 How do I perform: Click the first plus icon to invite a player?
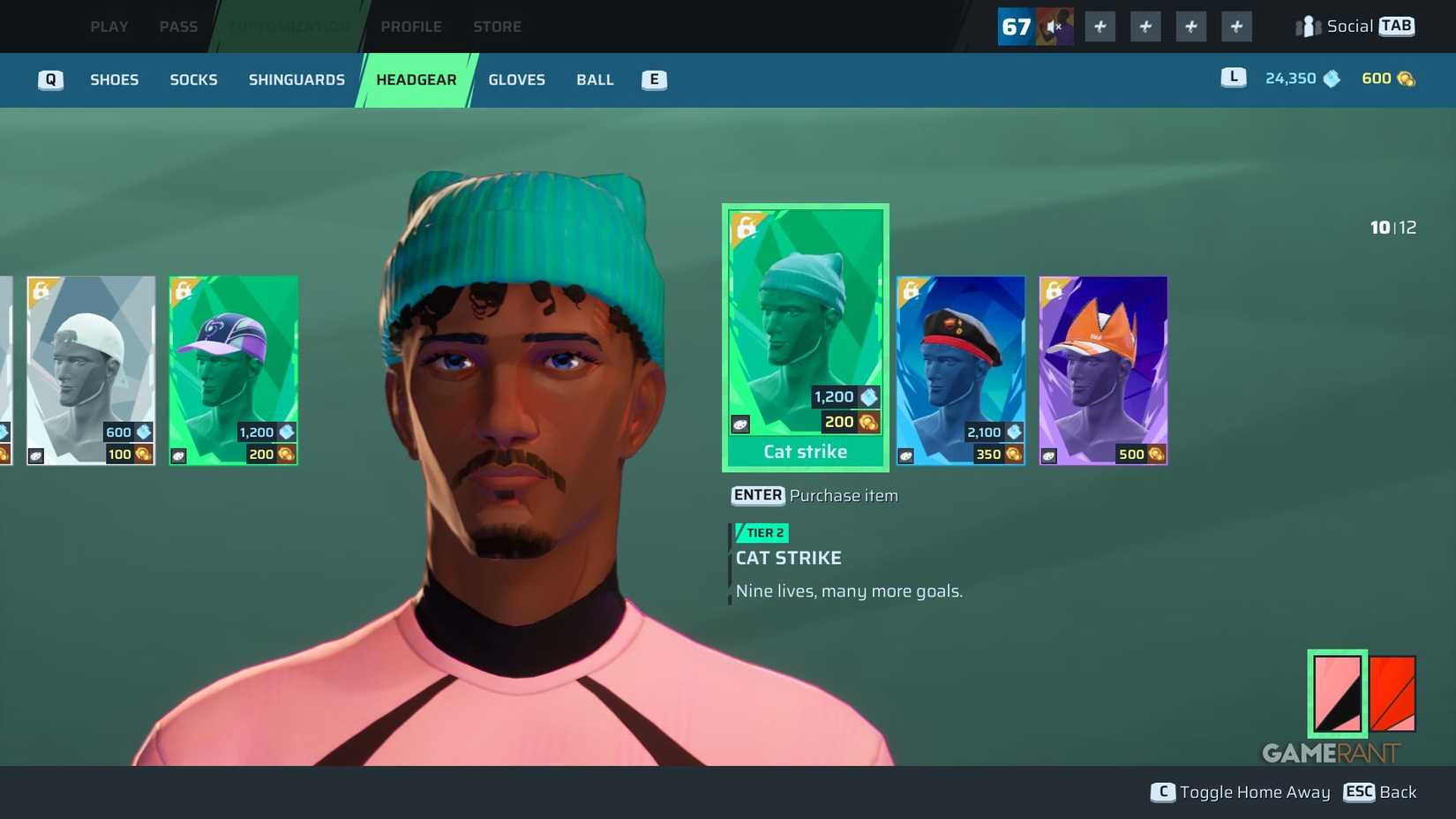point(1100,26)
